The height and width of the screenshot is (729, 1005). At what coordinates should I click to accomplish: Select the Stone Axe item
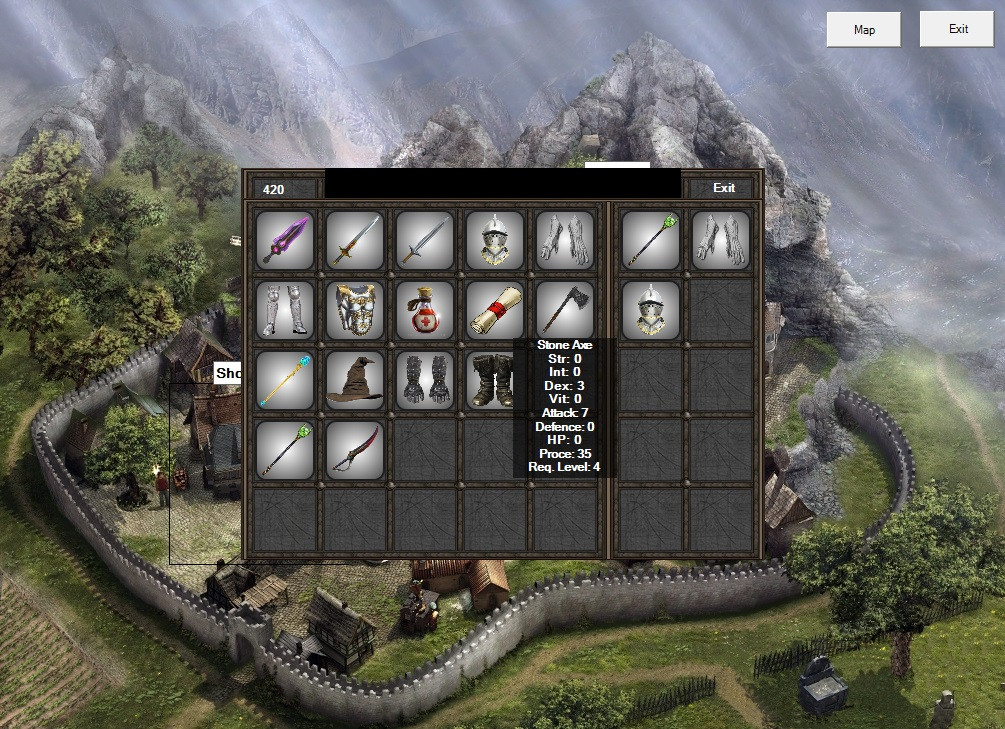[x=564, y=308]
